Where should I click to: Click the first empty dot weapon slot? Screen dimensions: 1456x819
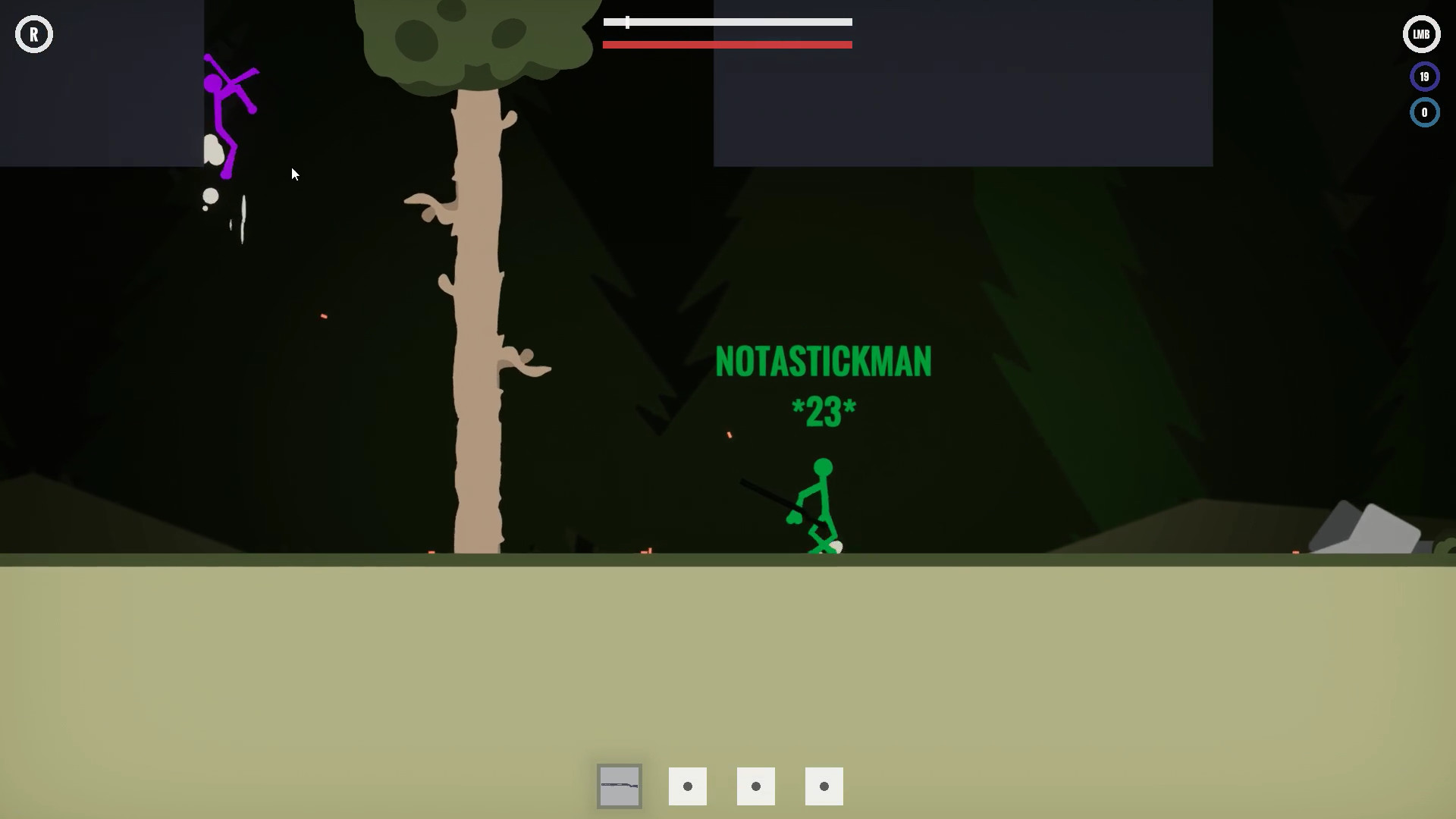pos(688,786)
